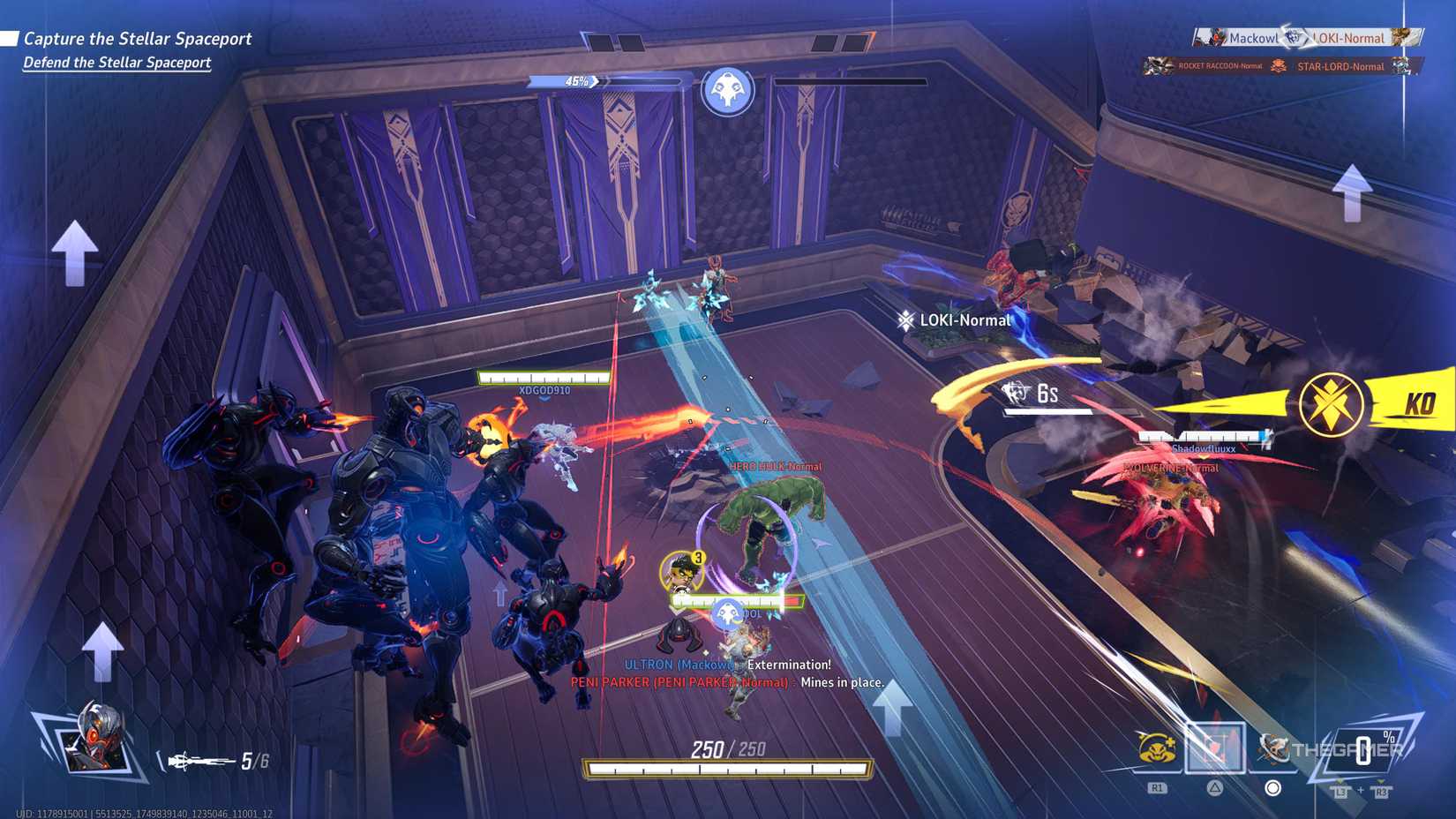Screen dimensions: 1456x819
Task: Click XDGOD910's health bar nameplate
Action: [544, 379]
